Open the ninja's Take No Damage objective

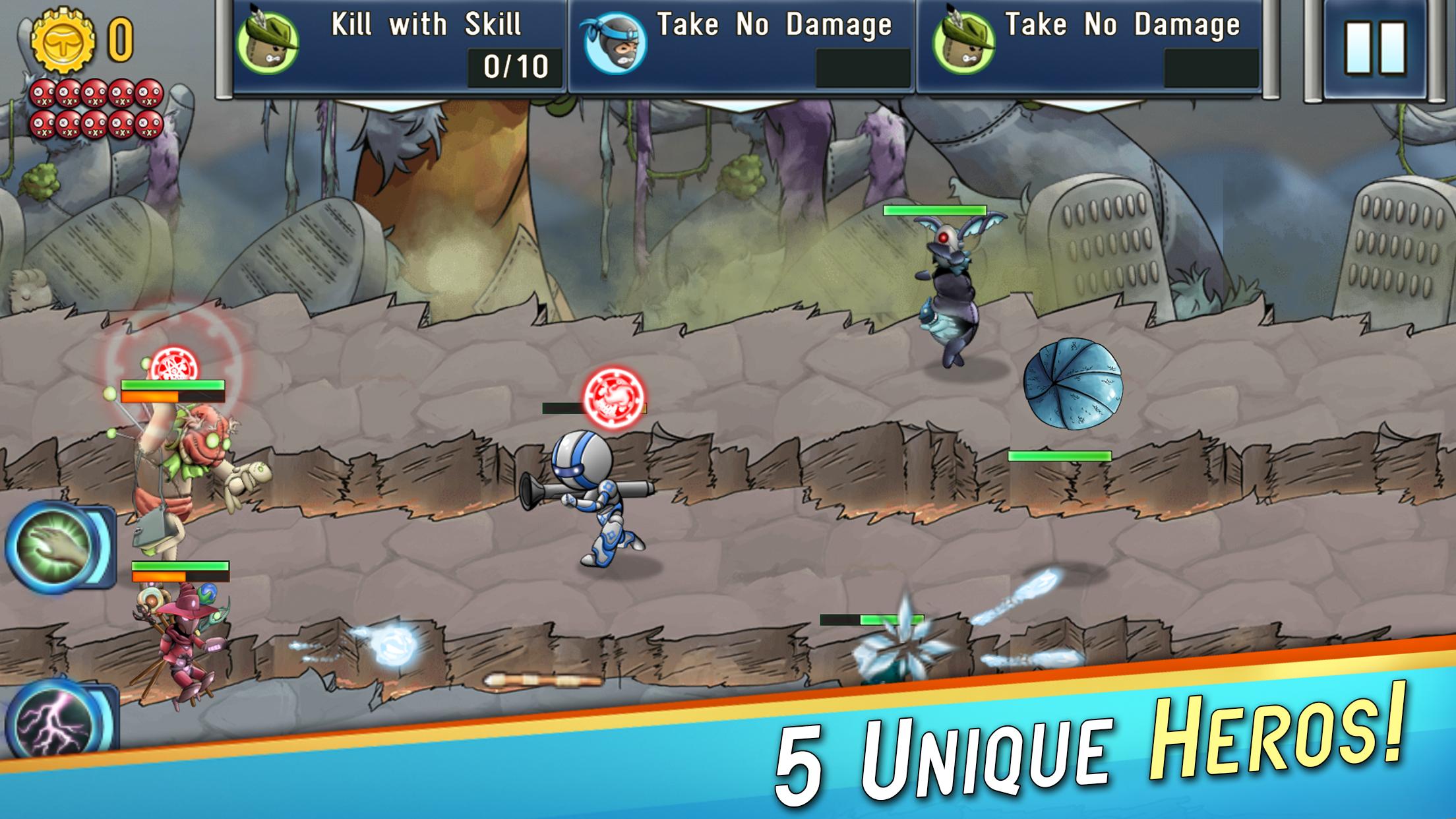click(x=741, y=46)
